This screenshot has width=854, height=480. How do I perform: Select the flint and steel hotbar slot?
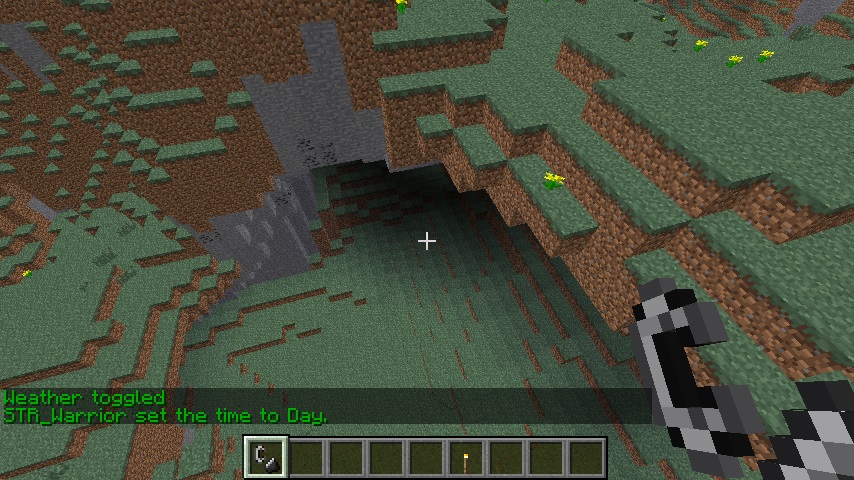click(266, 457)
